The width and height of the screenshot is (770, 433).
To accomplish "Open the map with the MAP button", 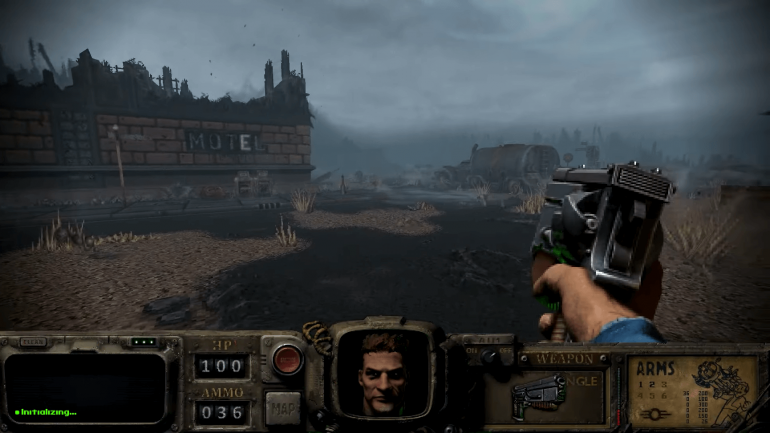I will coord(283,408).
